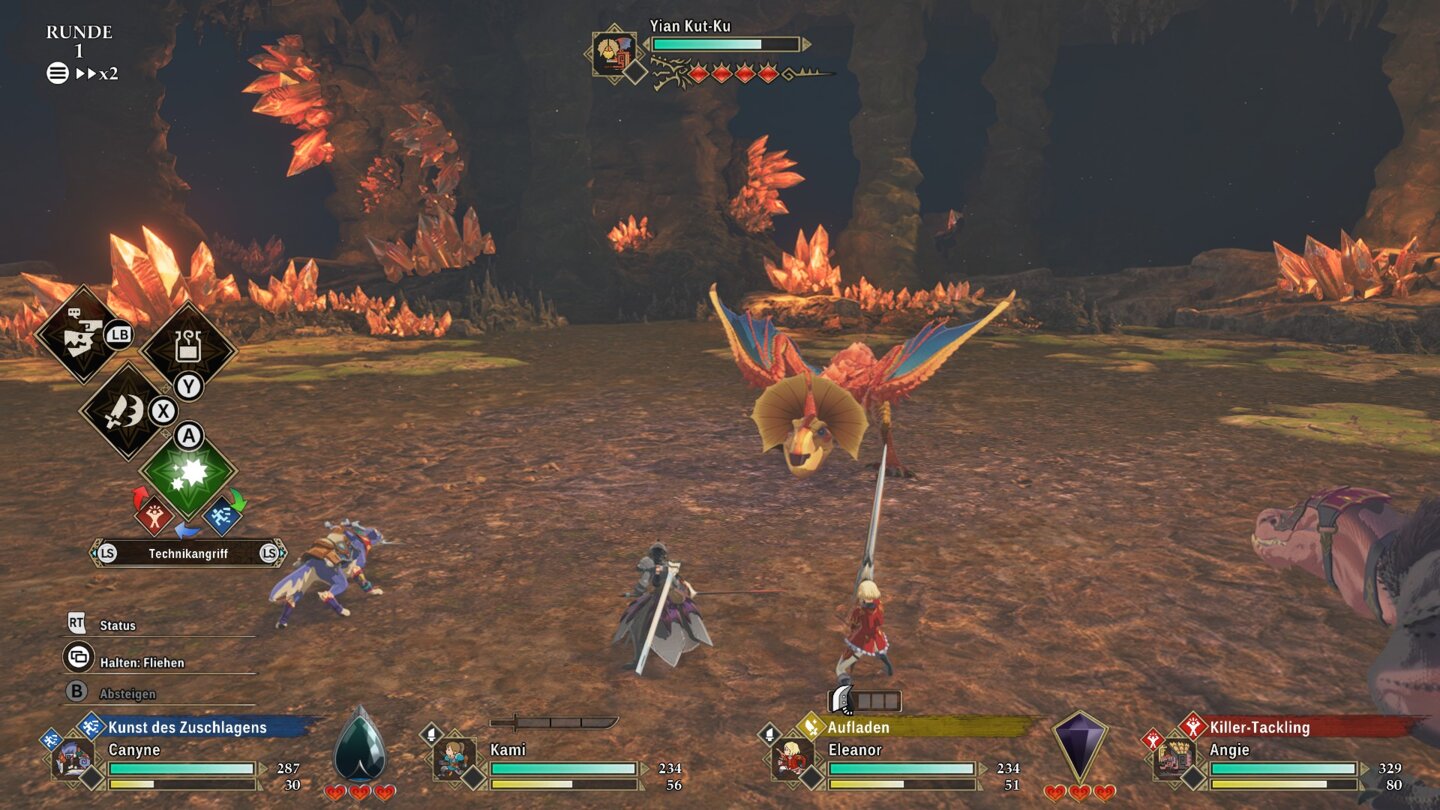Click the teal teardrop kinship gauge
This screenshot has width=1440, height=810.
359,745
